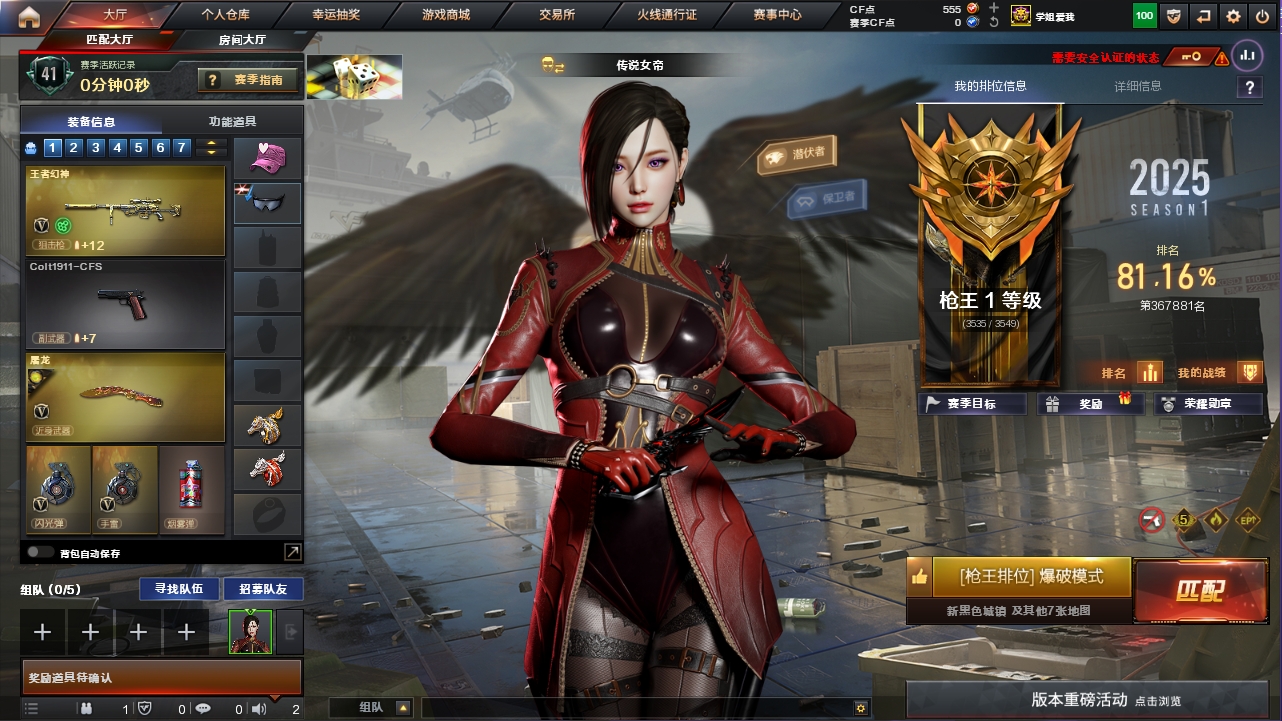Switch to the 房间大厅 tab
The height and width of the screenshot is (721, 1282).
[242, 40]
